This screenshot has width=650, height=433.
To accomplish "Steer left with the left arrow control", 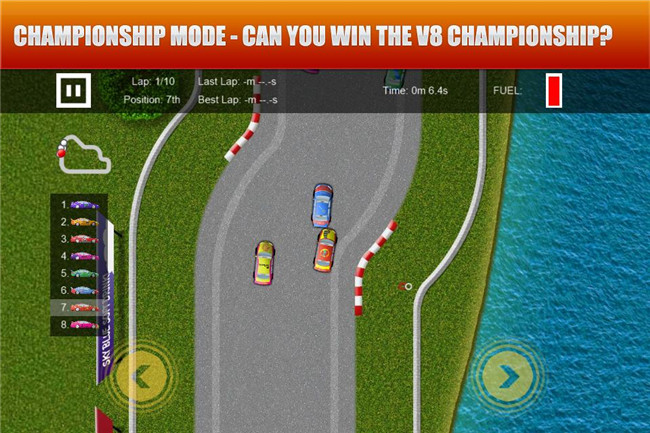I will pos(141,376).
